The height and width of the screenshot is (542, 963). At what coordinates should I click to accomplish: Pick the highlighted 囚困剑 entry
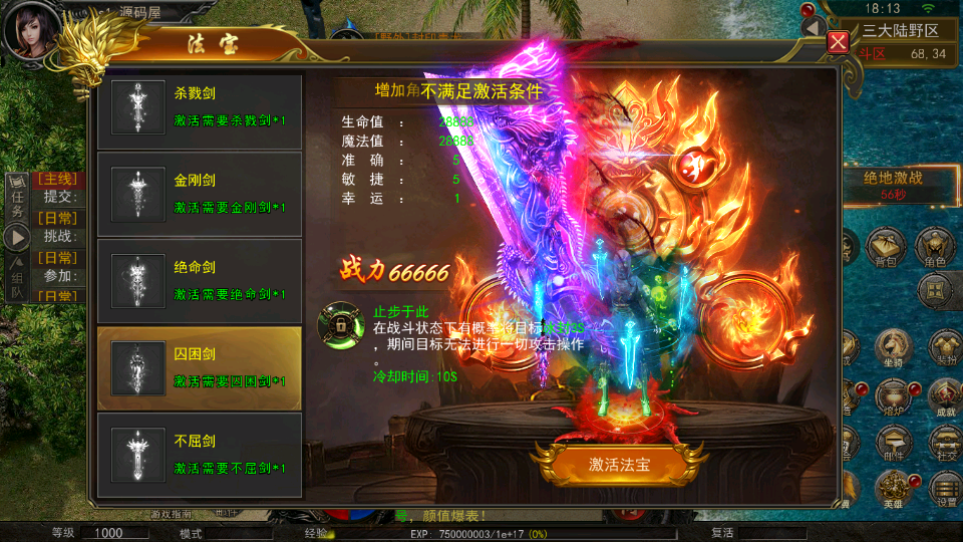point(199,367)
